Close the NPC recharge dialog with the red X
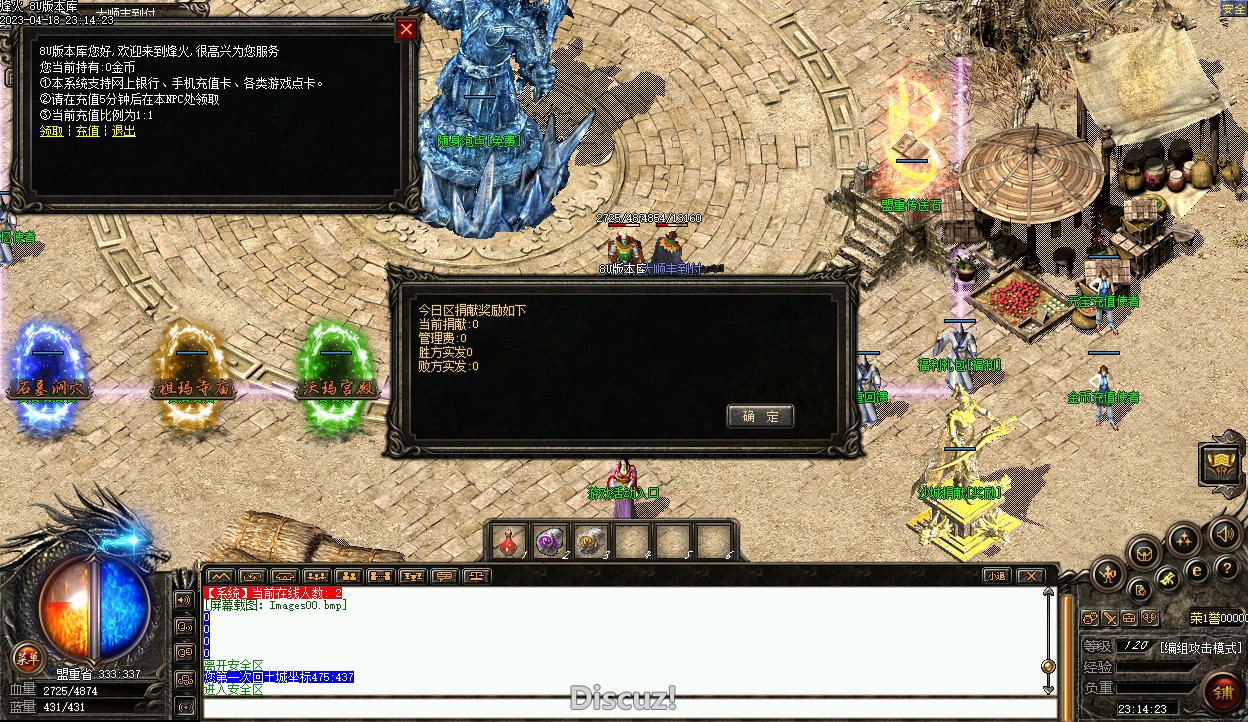This screenshot has width=1248, height=722. pos(406,29)
